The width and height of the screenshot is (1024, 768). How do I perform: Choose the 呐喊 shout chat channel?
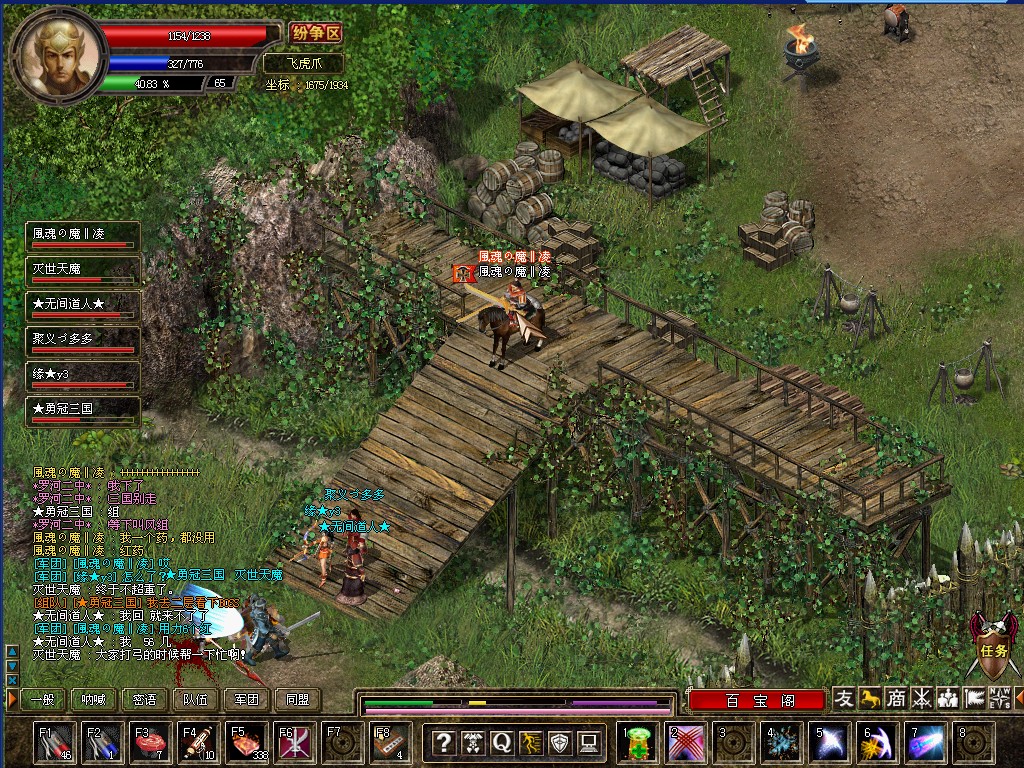[93, 700]
